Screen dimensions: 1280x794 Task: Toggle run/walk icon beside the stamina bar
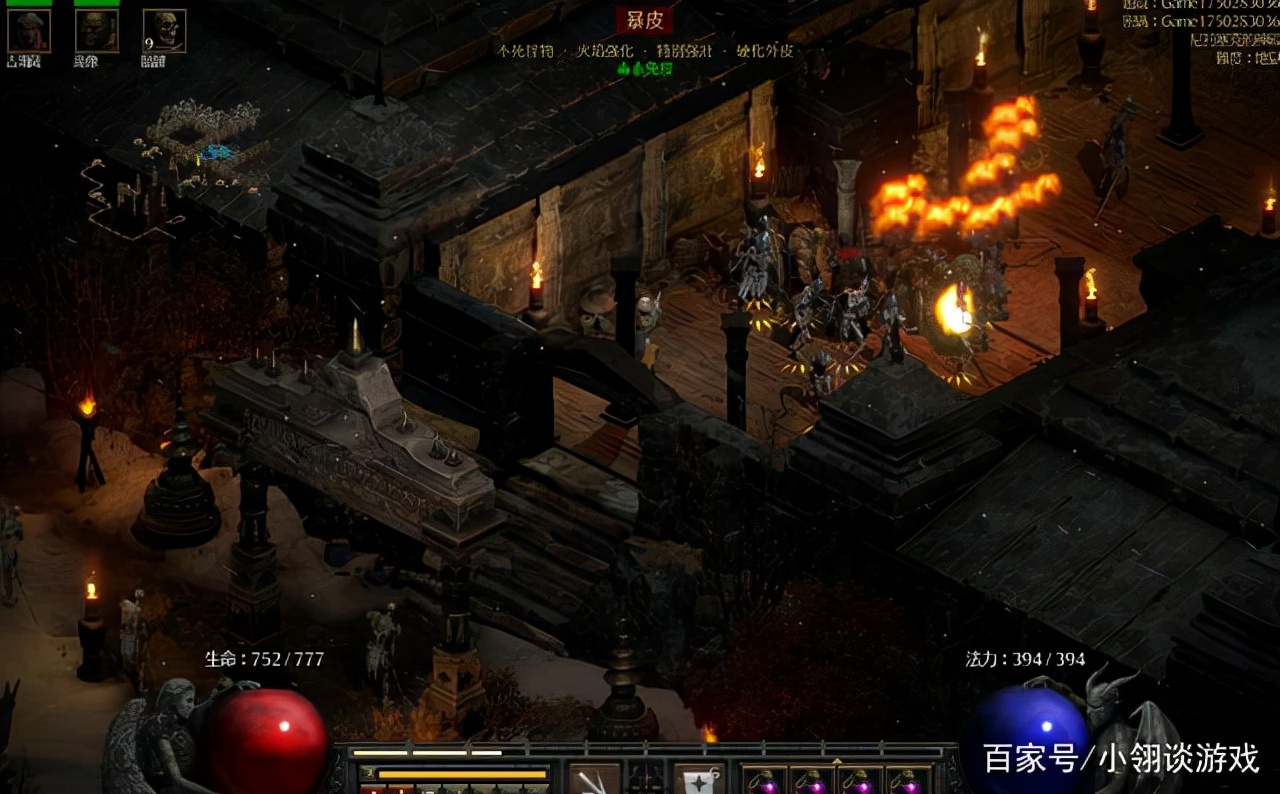click(x=367, y=774)
